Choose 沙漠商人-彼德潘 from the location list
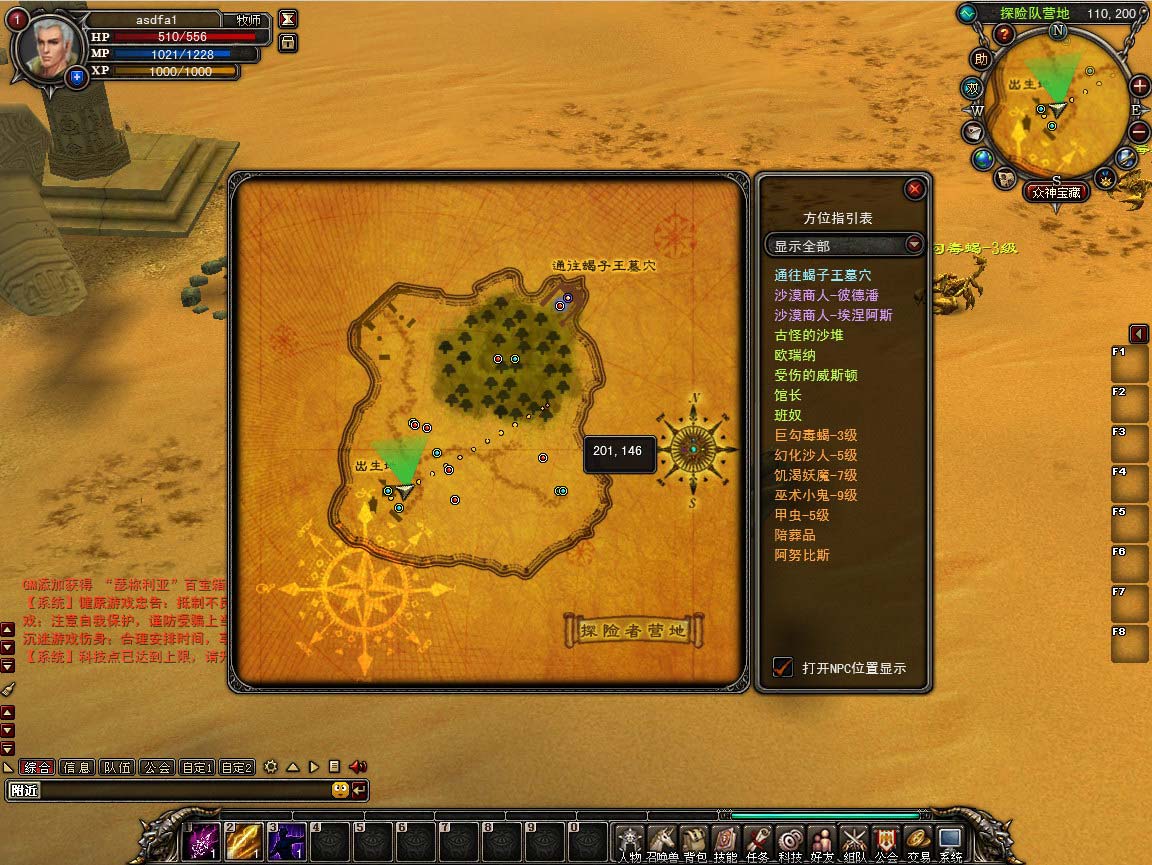 826,295
